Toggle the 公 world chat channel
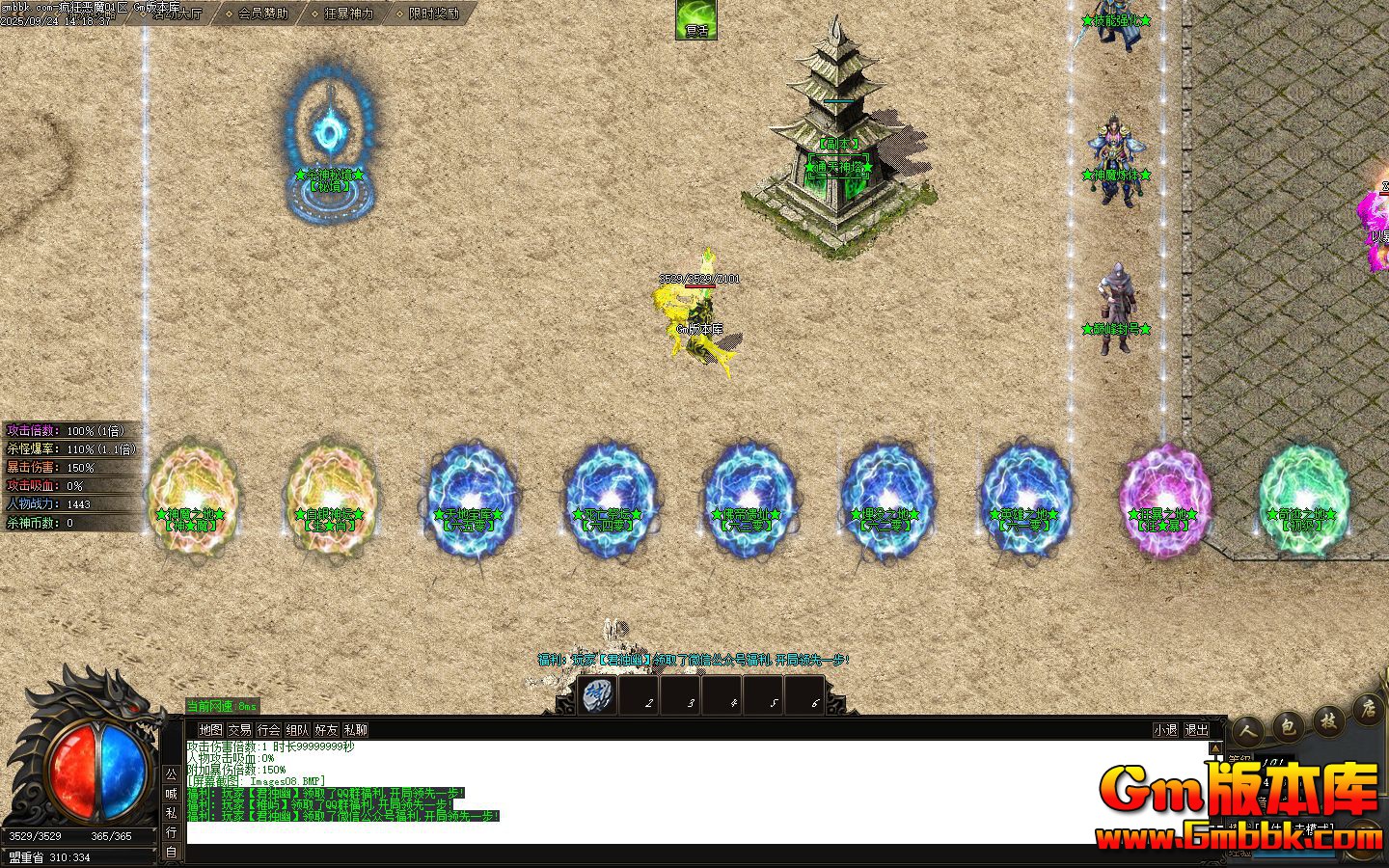Image resolution: width=1389 pixels, height=868 pixels. [173, 775]
